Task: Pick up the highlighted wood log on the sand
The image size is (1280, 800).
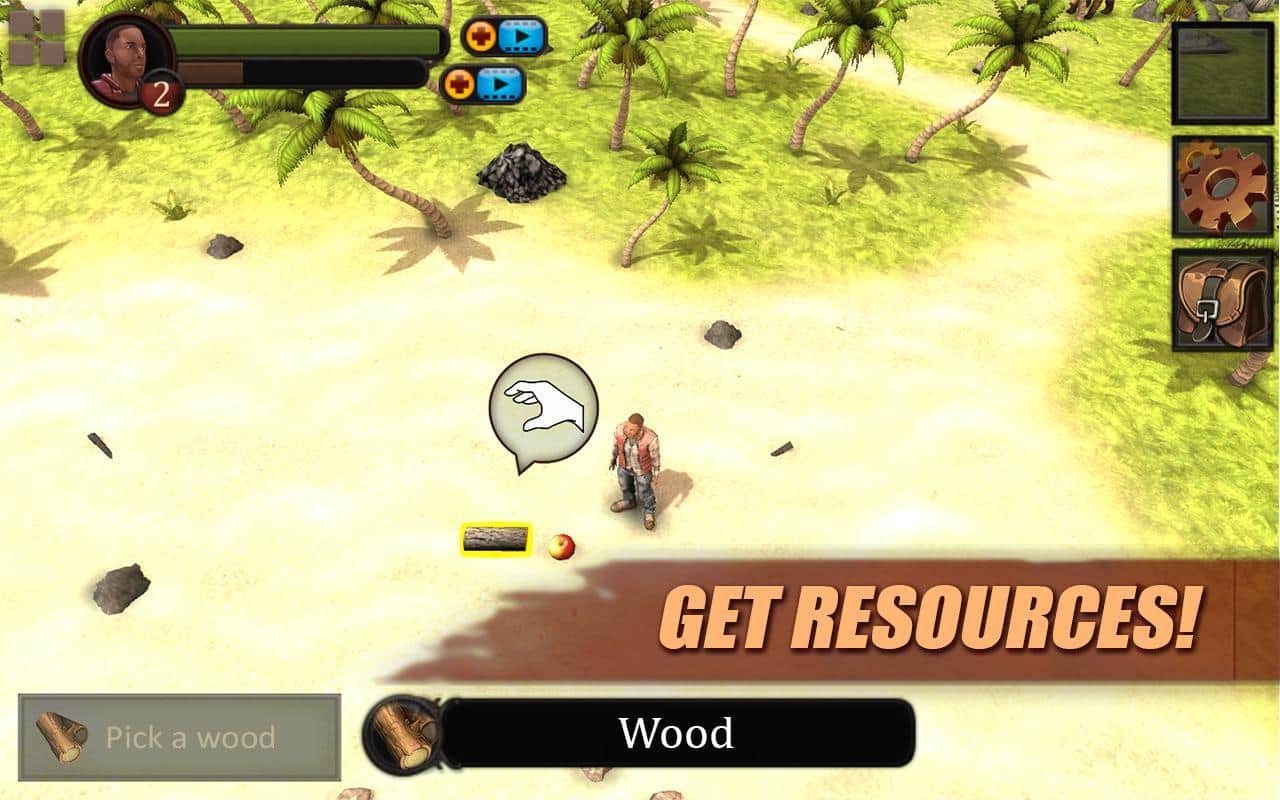Action: click(x=497, y=541)
